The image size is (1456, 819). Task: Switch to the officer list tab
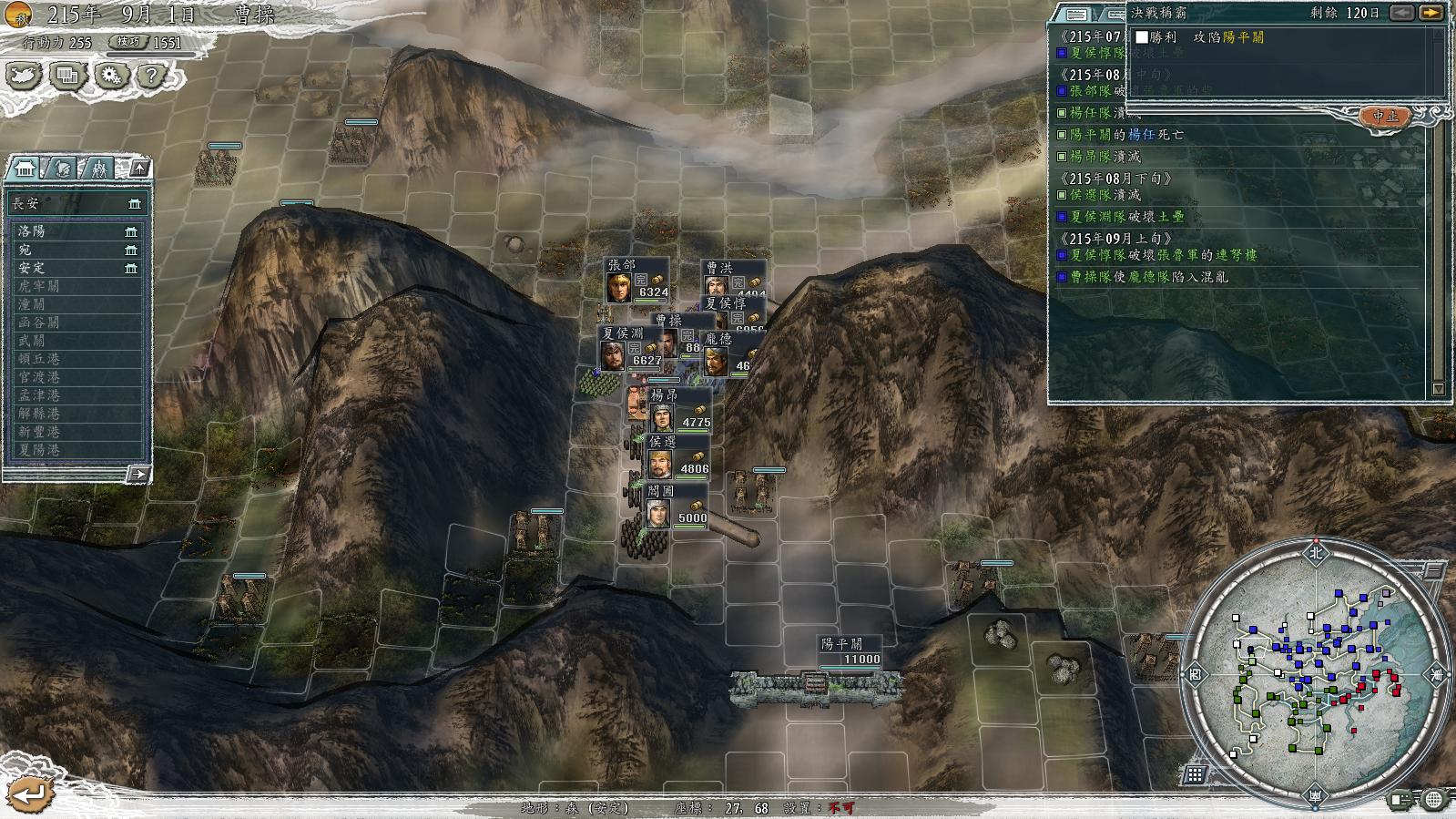[62, 169]
